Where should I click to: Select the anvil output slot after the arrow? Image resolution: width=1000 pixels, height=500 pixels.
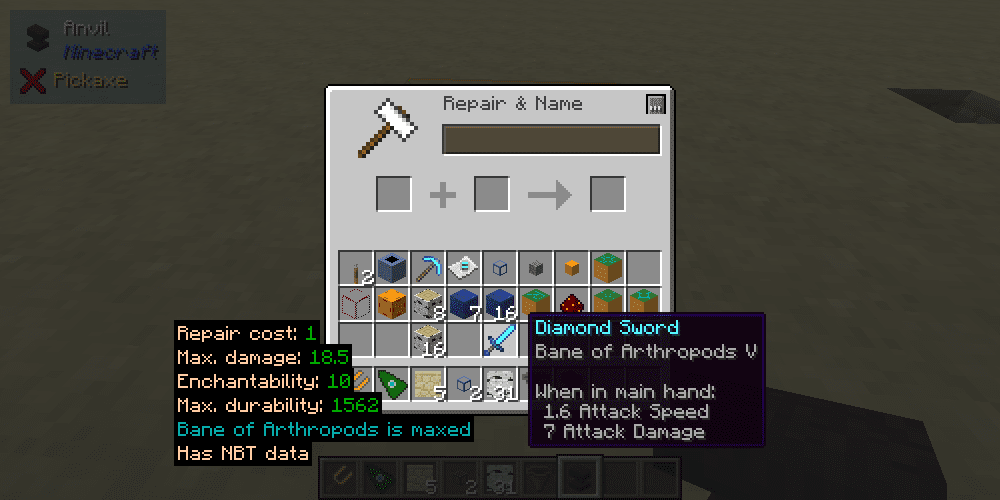click(607, 194)
